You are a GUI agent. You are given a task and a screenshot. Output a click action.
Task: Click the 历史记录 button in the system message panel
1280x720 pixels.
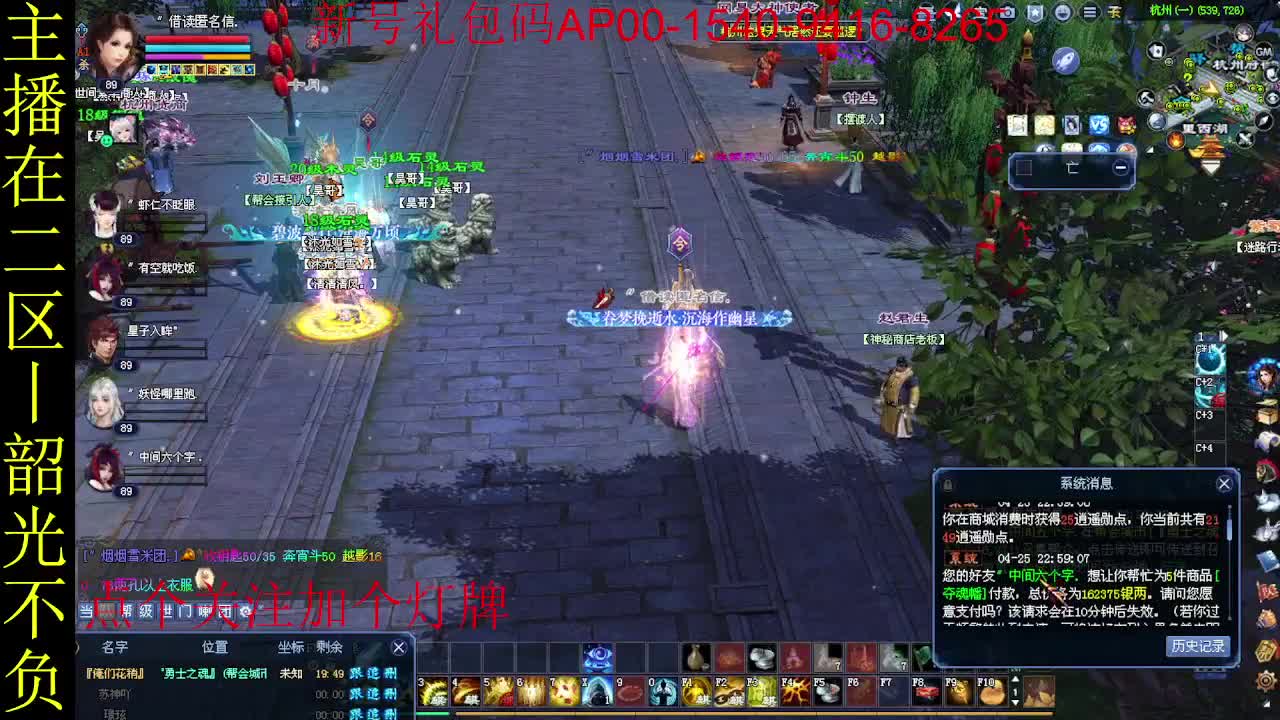[x=1197, y=645]
